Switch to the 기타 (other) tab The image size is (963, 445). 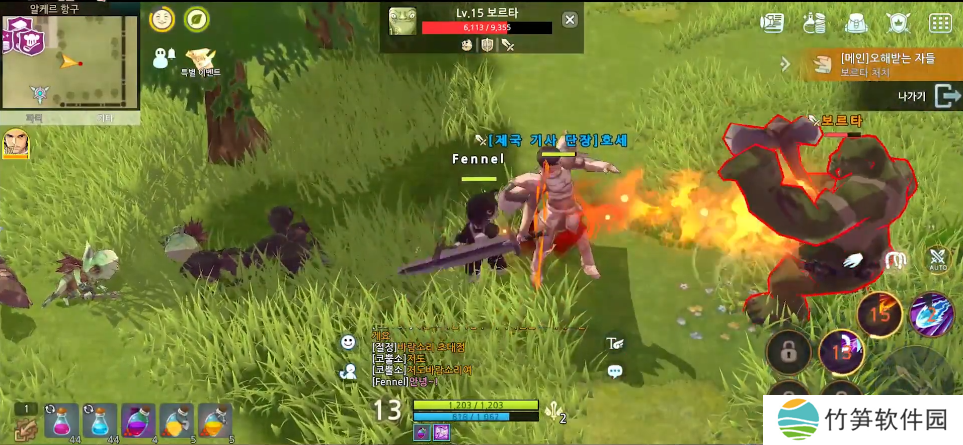pyautogui.click(x=103, y=118)
